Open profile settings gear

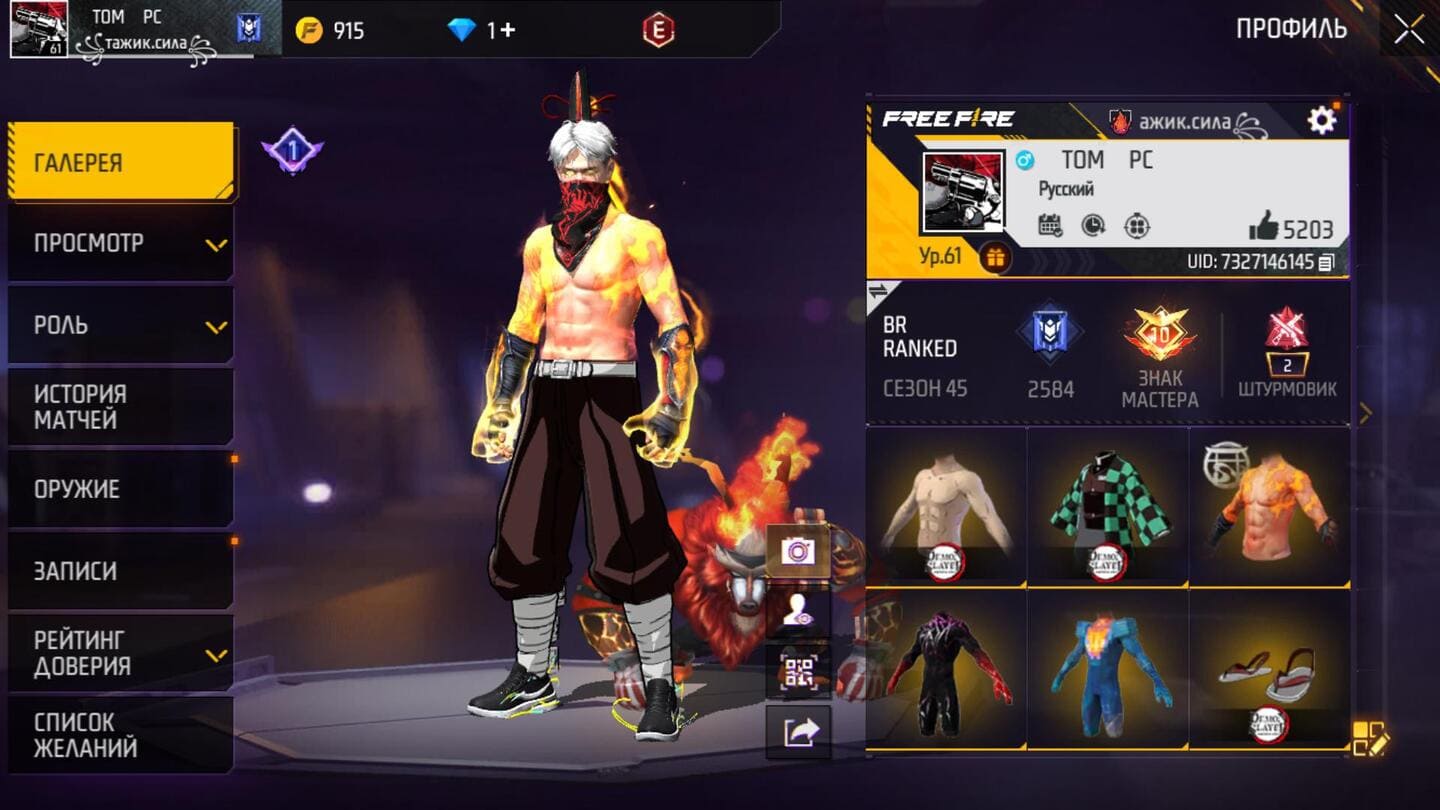click(1321, 121)
